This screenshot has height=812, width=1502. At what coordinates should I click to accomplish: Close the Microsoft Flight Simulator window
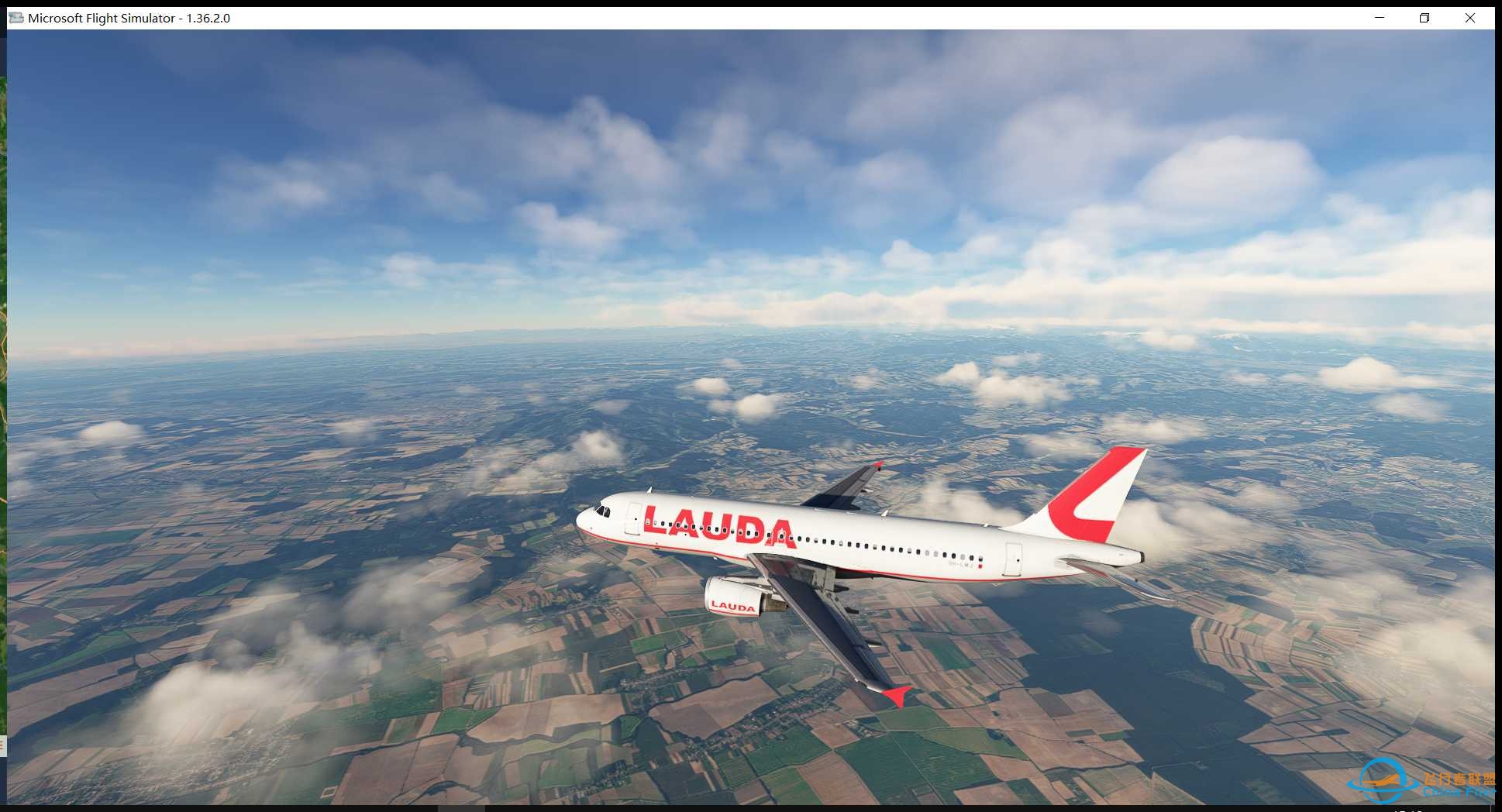[x=1472, y=17]
